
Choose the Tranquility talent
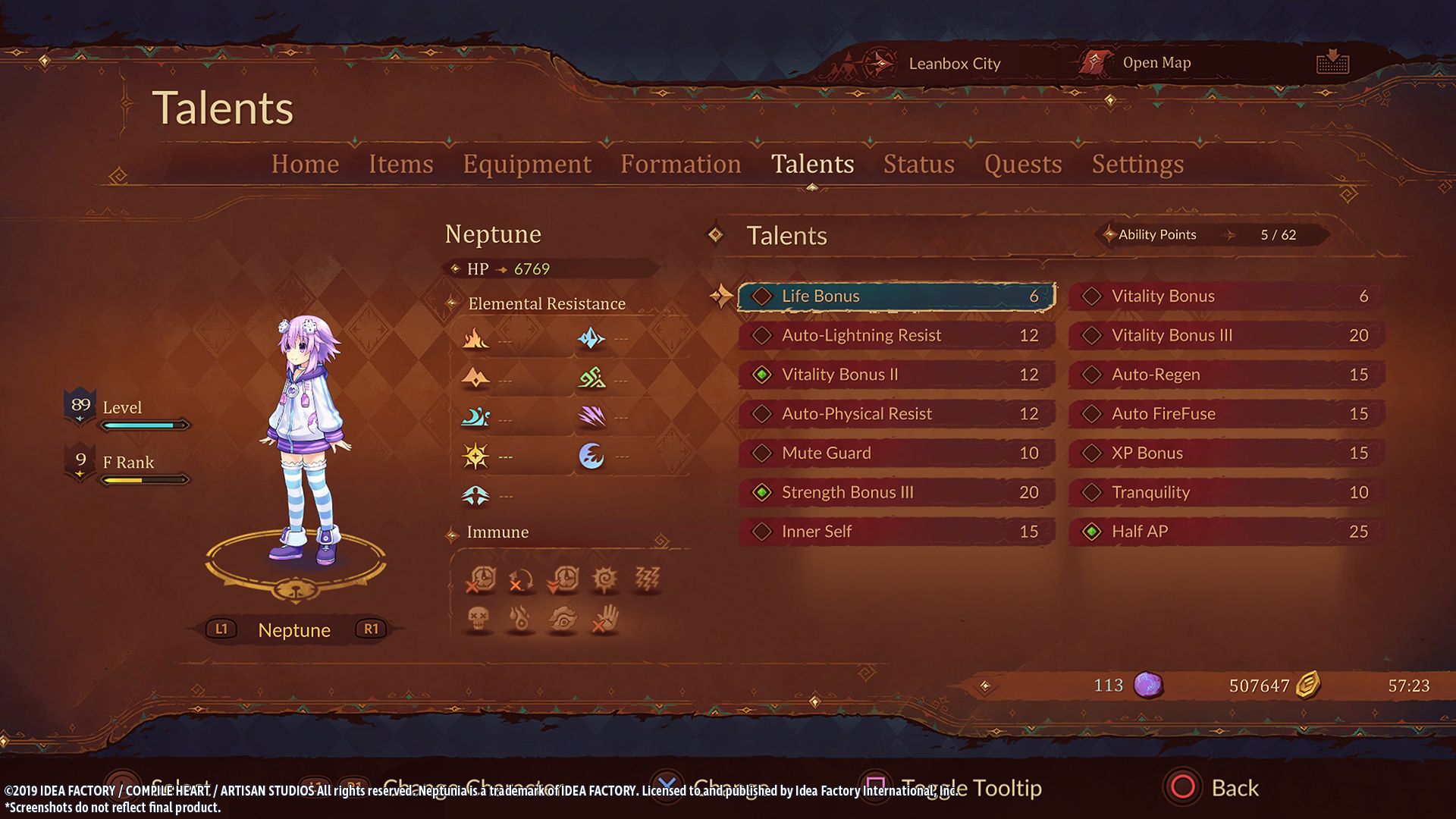[1226, 493]
